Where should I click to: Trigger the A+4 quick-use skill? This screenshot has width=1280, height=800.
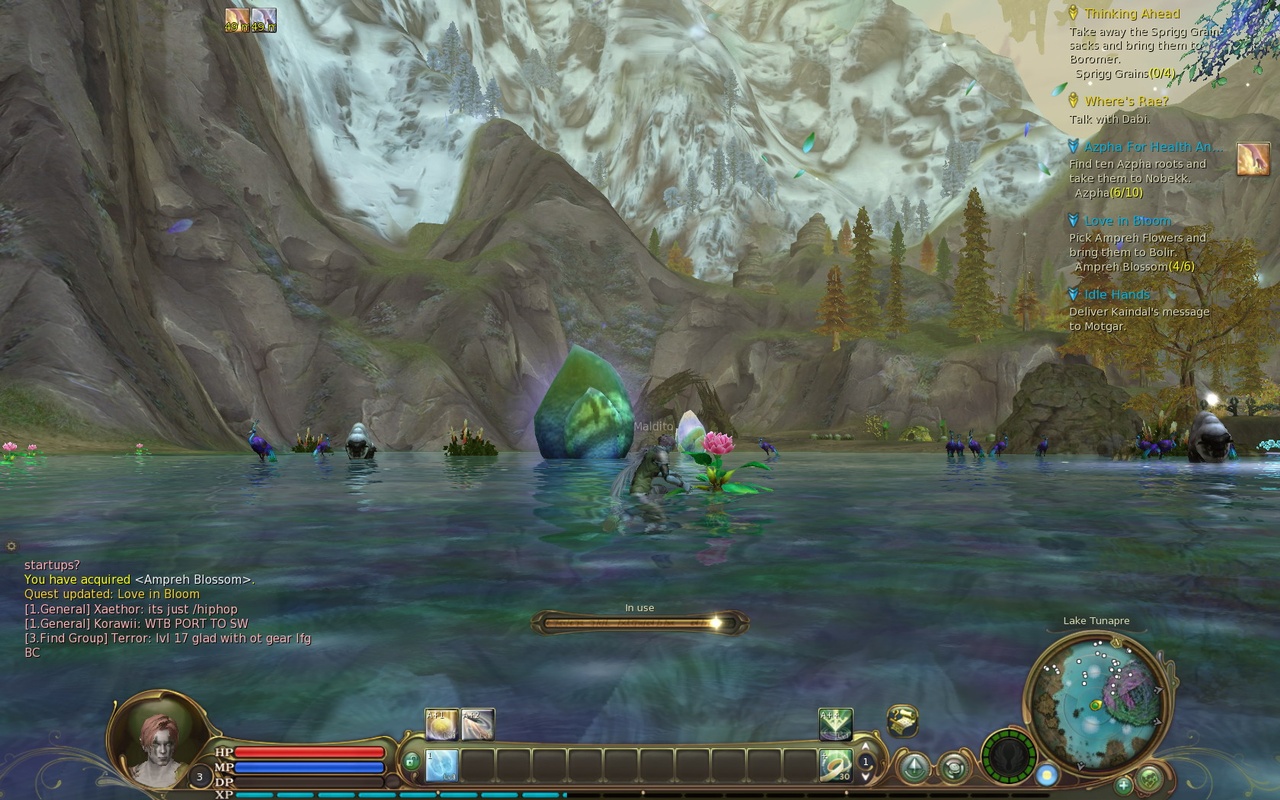(x=836, y=723)
